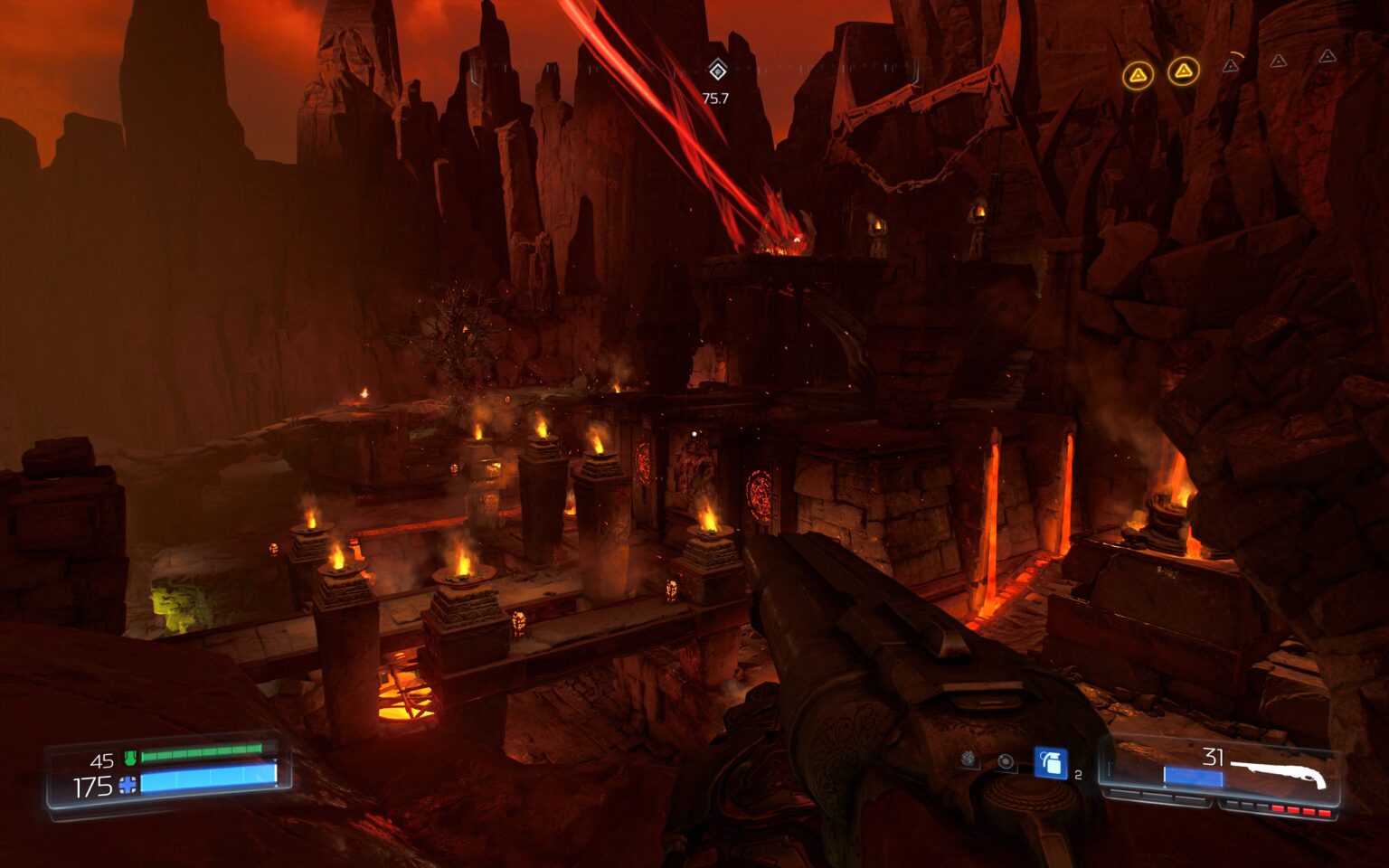Screen dimensions: 1389x868
Task: Select the highlighted frag grenade equipment icon
Action: tap(1050, 763)
